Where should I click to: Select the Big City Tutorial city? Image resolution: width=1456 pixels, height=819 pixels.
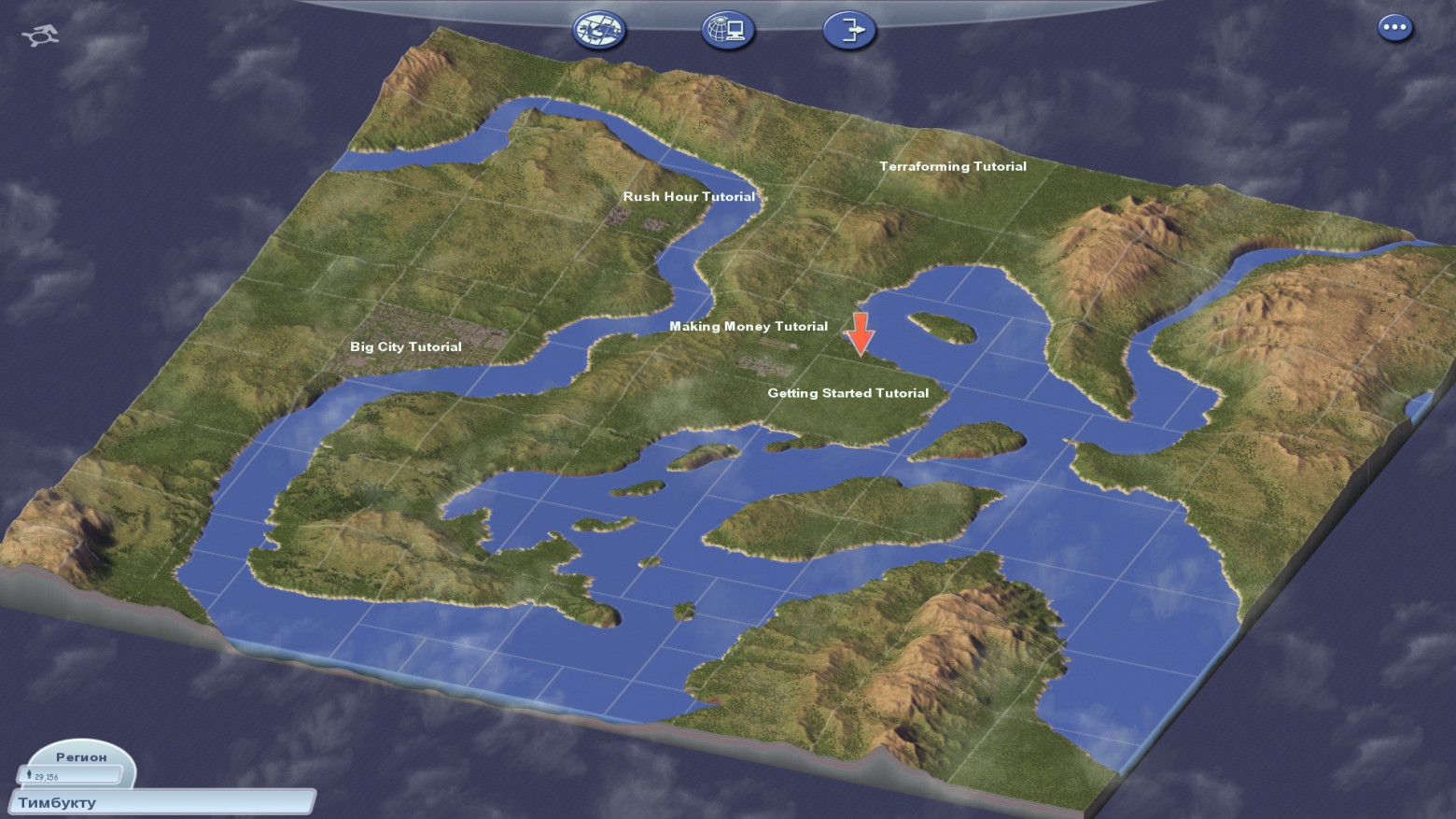(405, 346)
